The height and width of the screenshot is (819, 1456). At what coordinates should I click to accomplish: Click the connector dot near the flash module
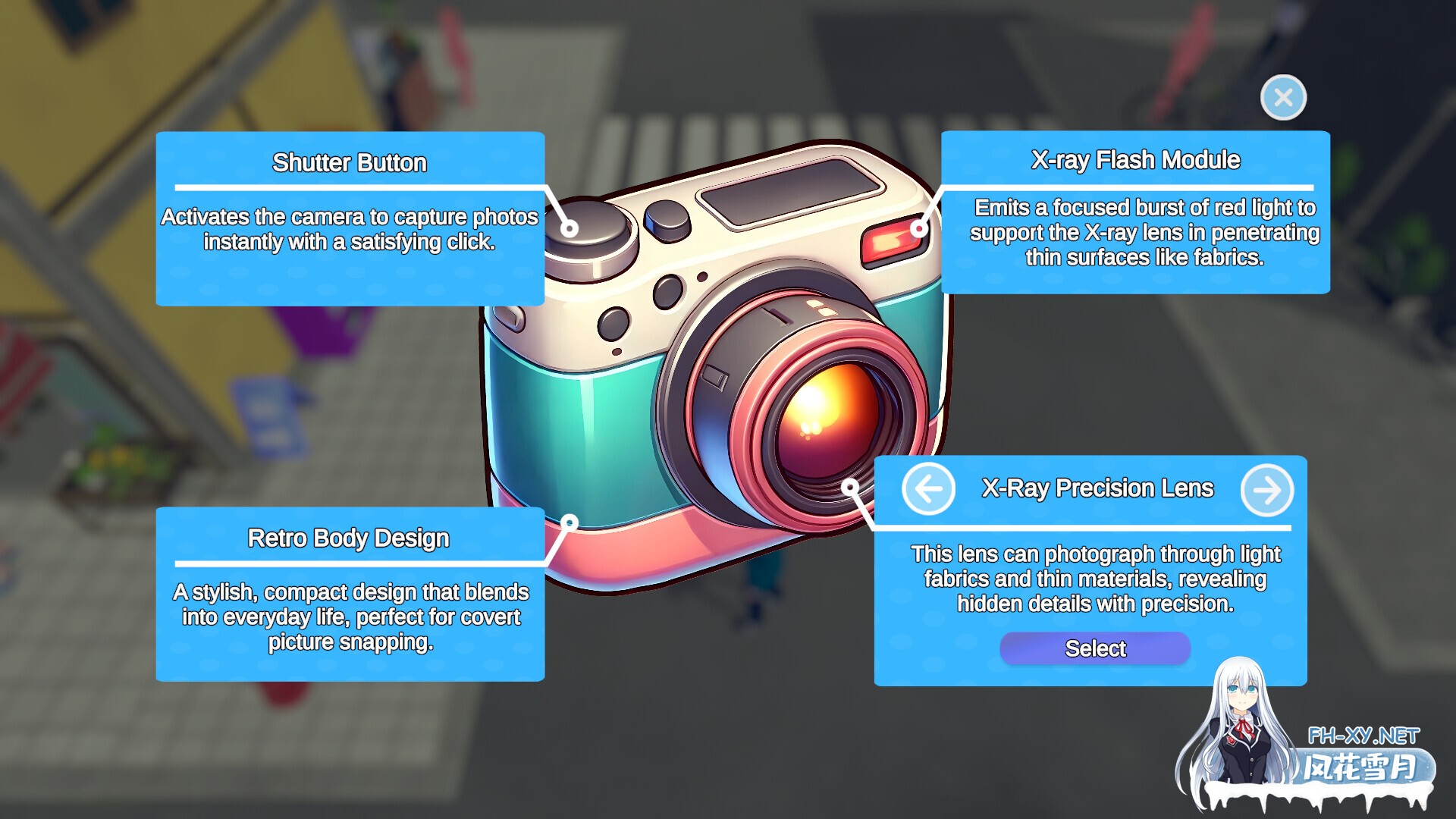(920, 227)
